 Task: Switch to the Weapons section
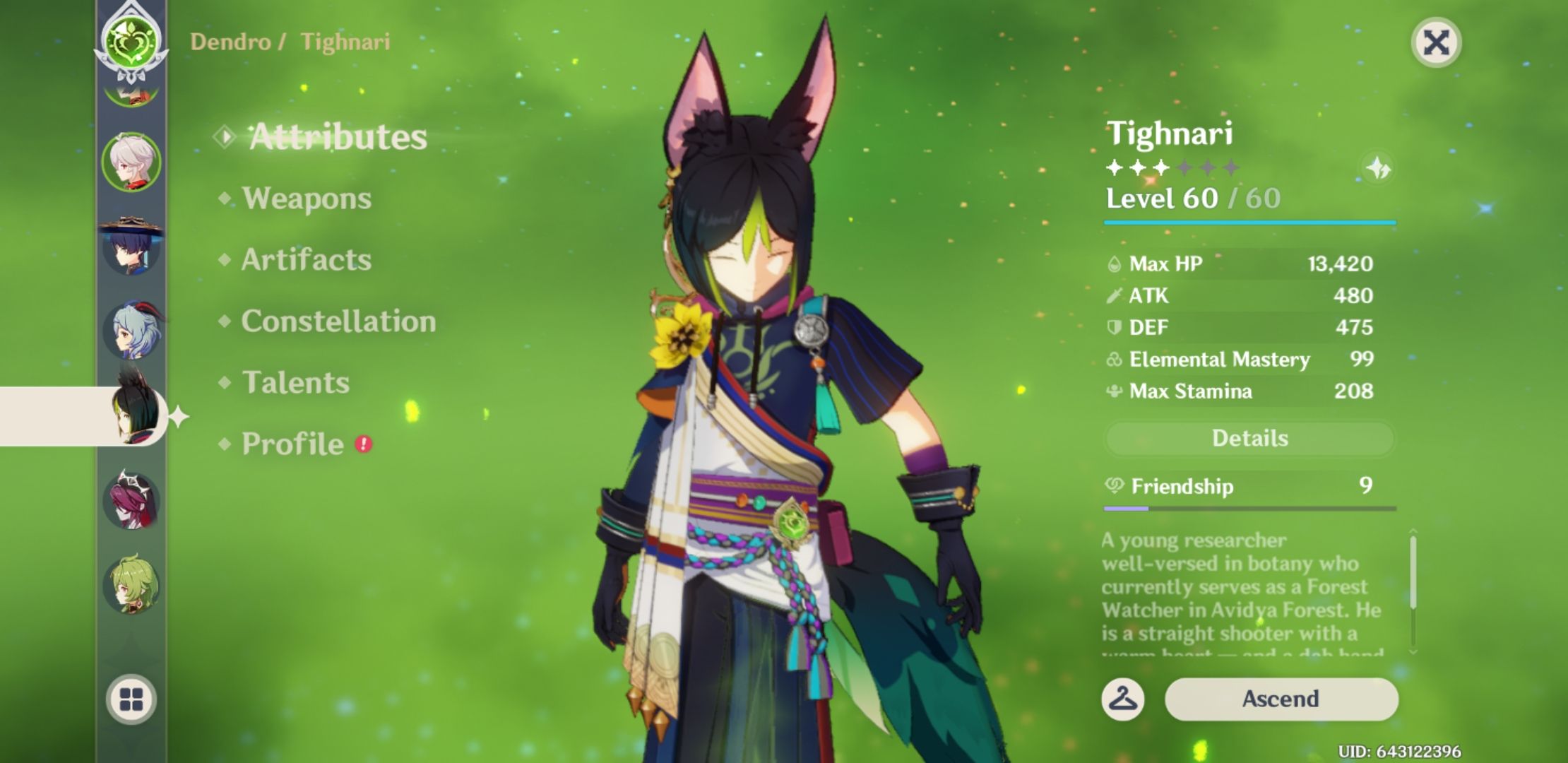pyautogui.click(x=305, y=199)
